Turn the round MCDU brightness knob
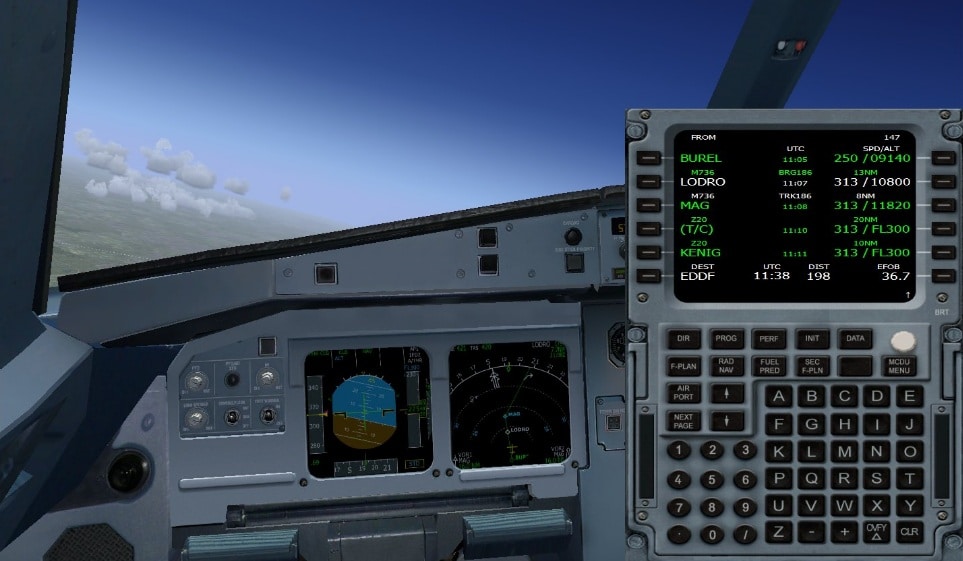 click(903, 341)
